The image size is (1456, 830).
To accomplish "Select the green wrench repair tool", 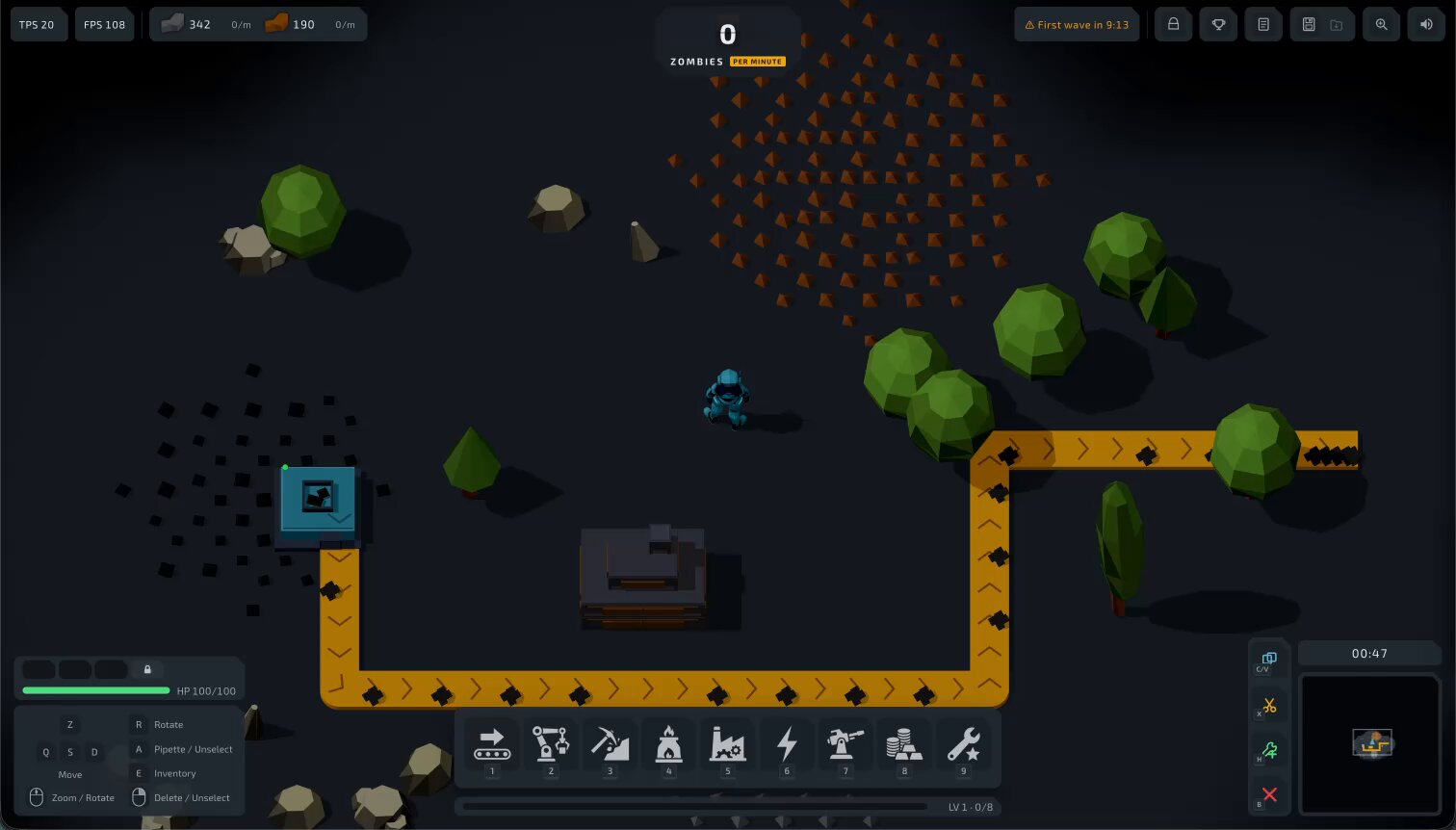I will click(x=1269, y=751).
